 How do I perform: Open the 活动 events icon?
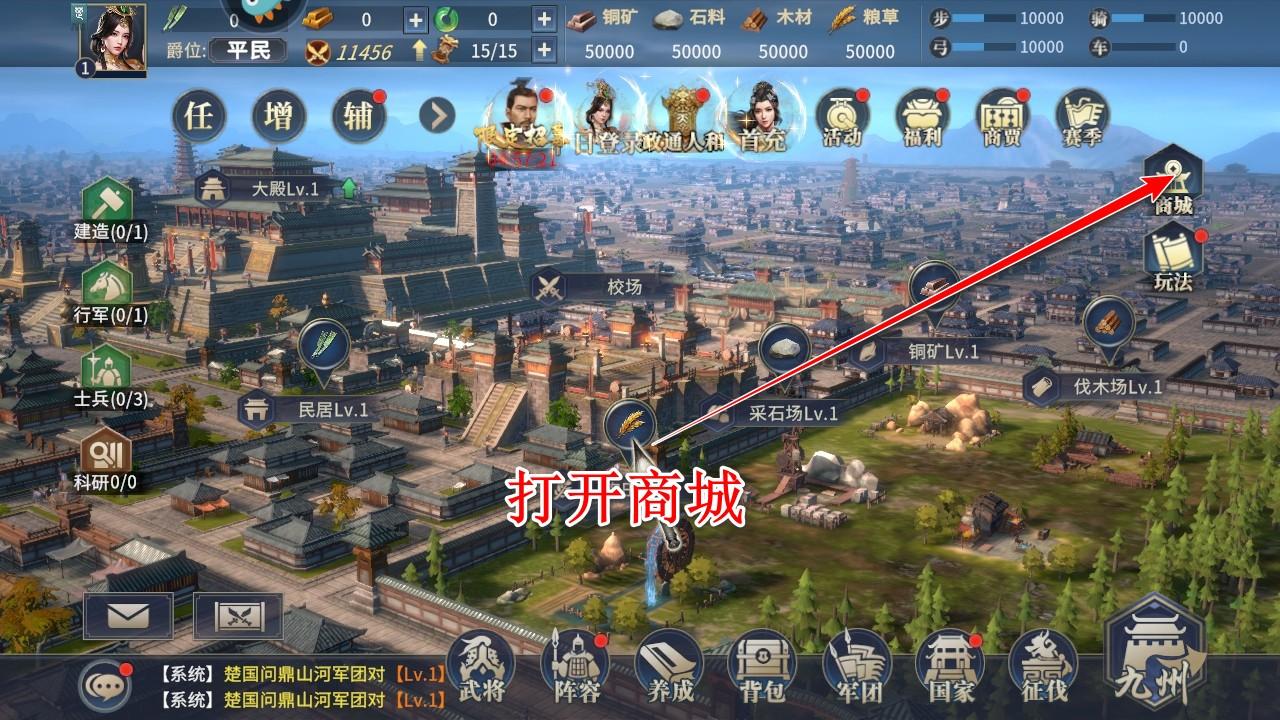(843, 118)
